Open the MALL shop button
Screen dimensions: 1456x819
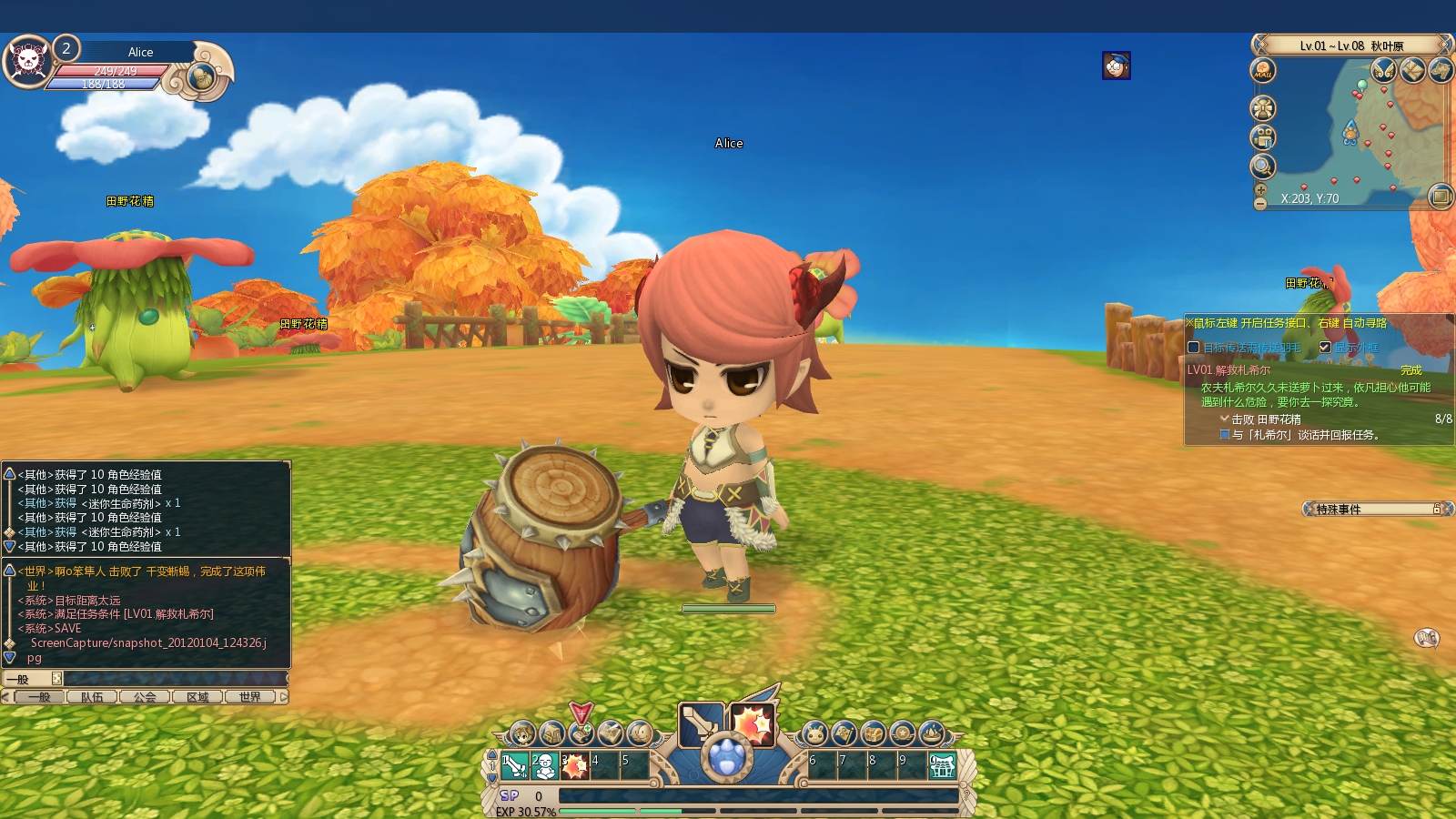point(1263,70)
